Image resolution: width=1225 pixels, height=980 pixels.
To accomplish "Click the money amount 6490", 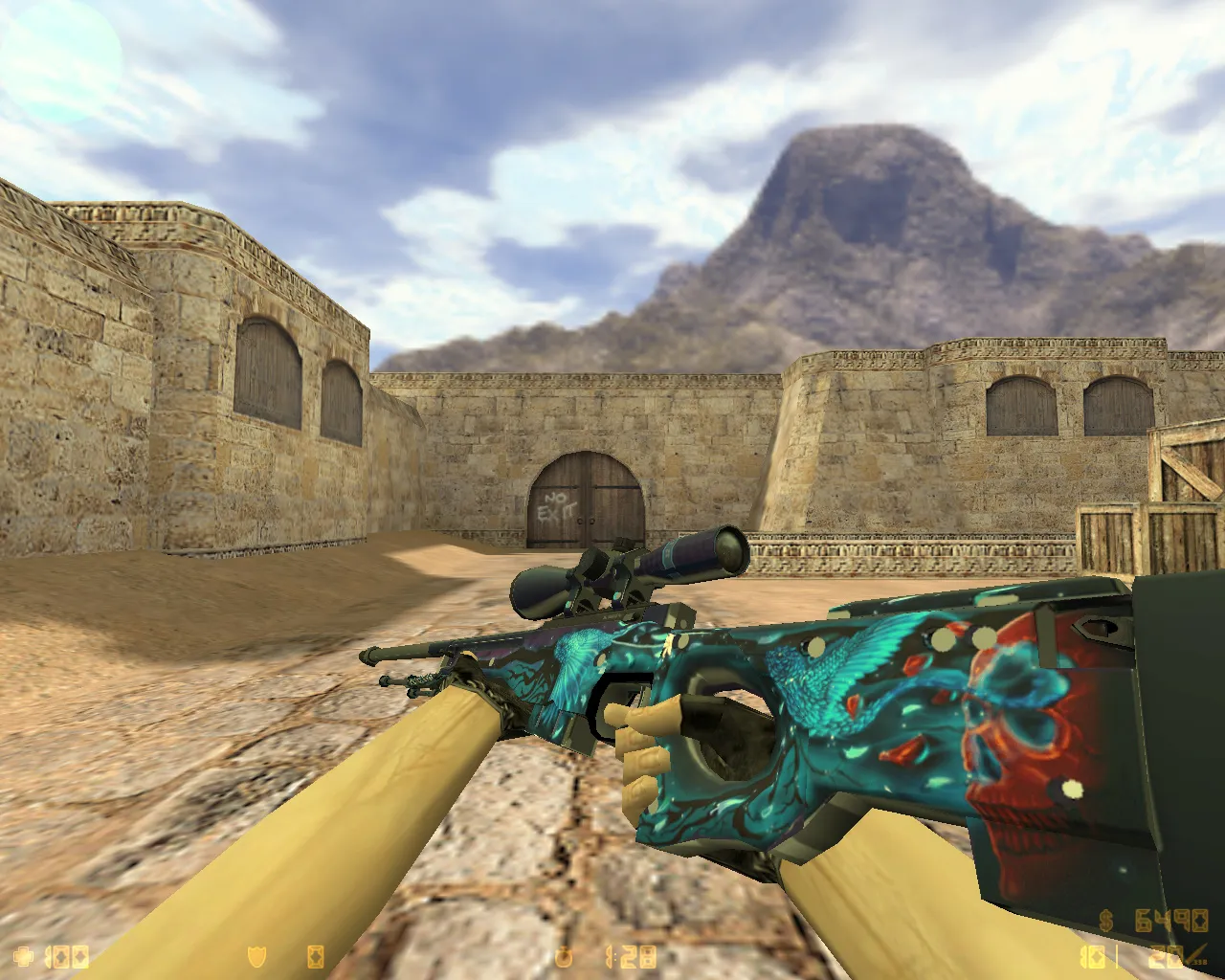I will click(x=1169, y=920).
